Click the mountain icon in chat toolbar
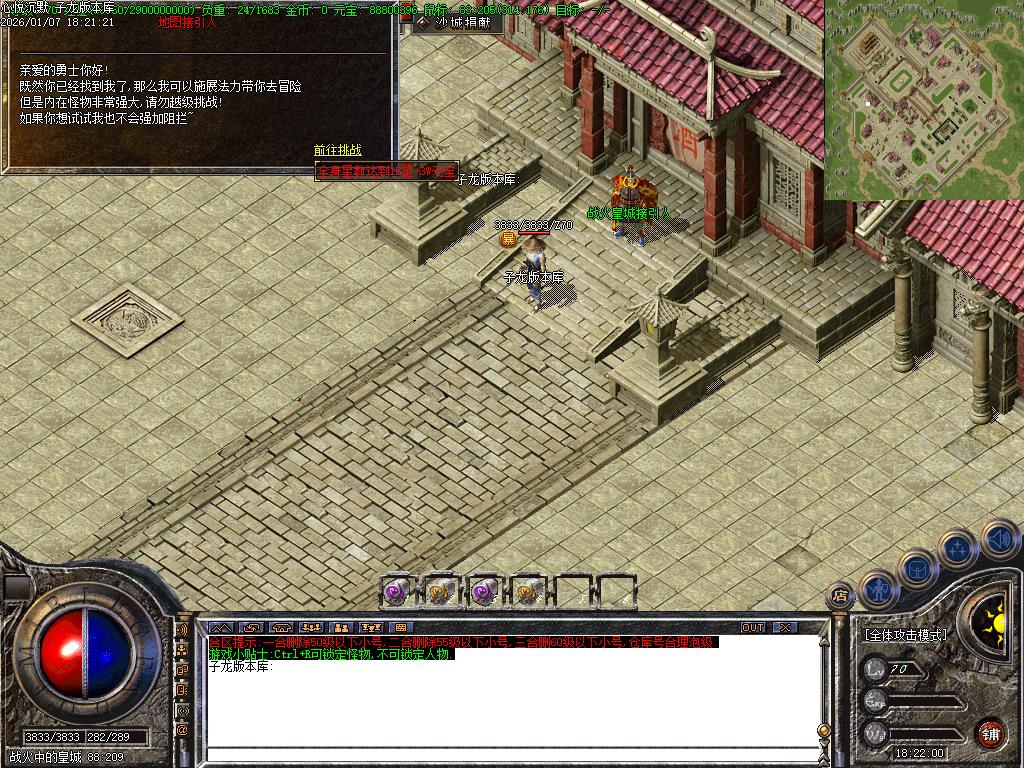Viewport: 1024px width, 768px height. tap(221, 628)
